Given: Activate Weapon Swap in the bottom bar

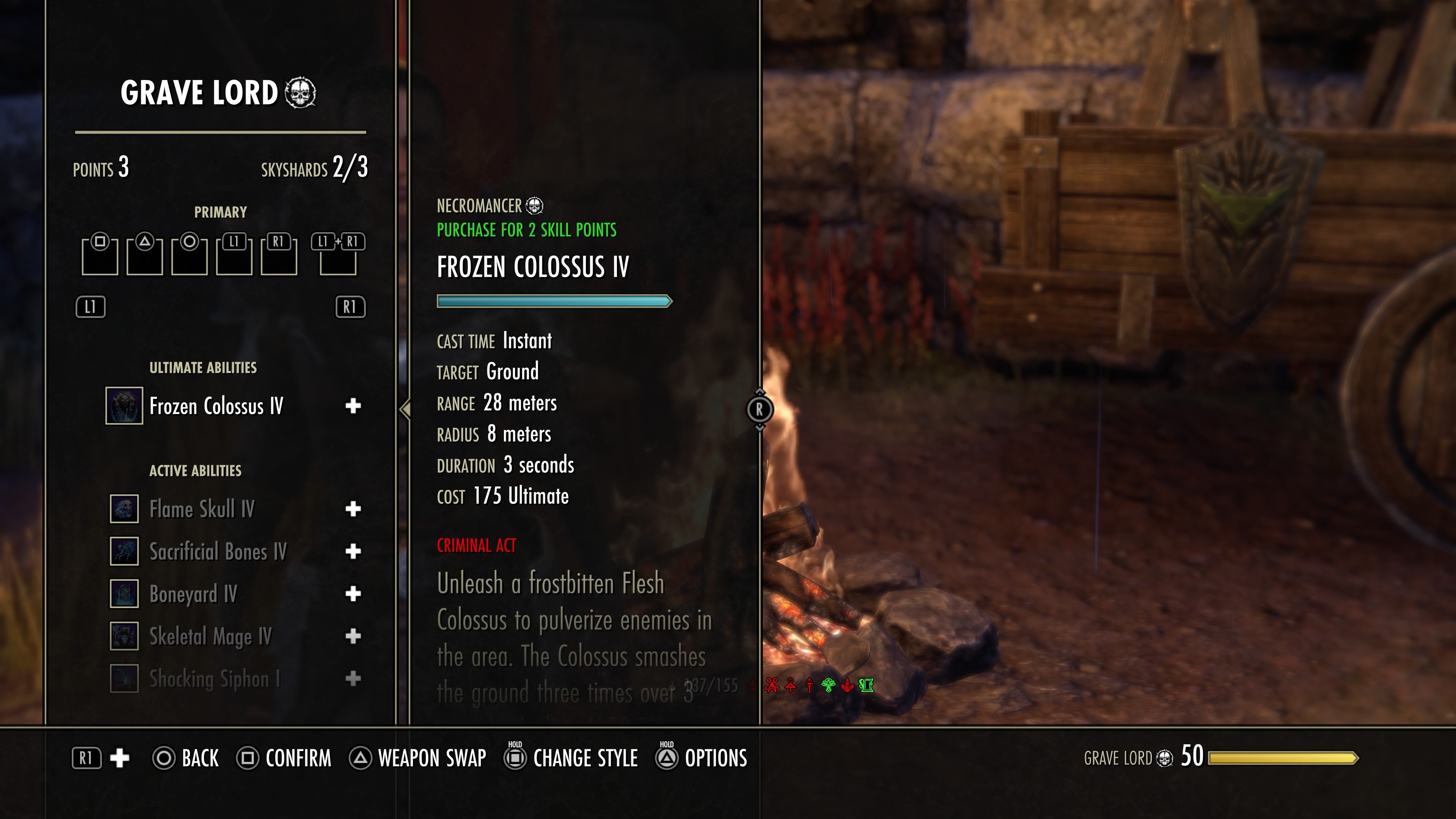Looking at the screenshot, I should click(x=418, y=758).
